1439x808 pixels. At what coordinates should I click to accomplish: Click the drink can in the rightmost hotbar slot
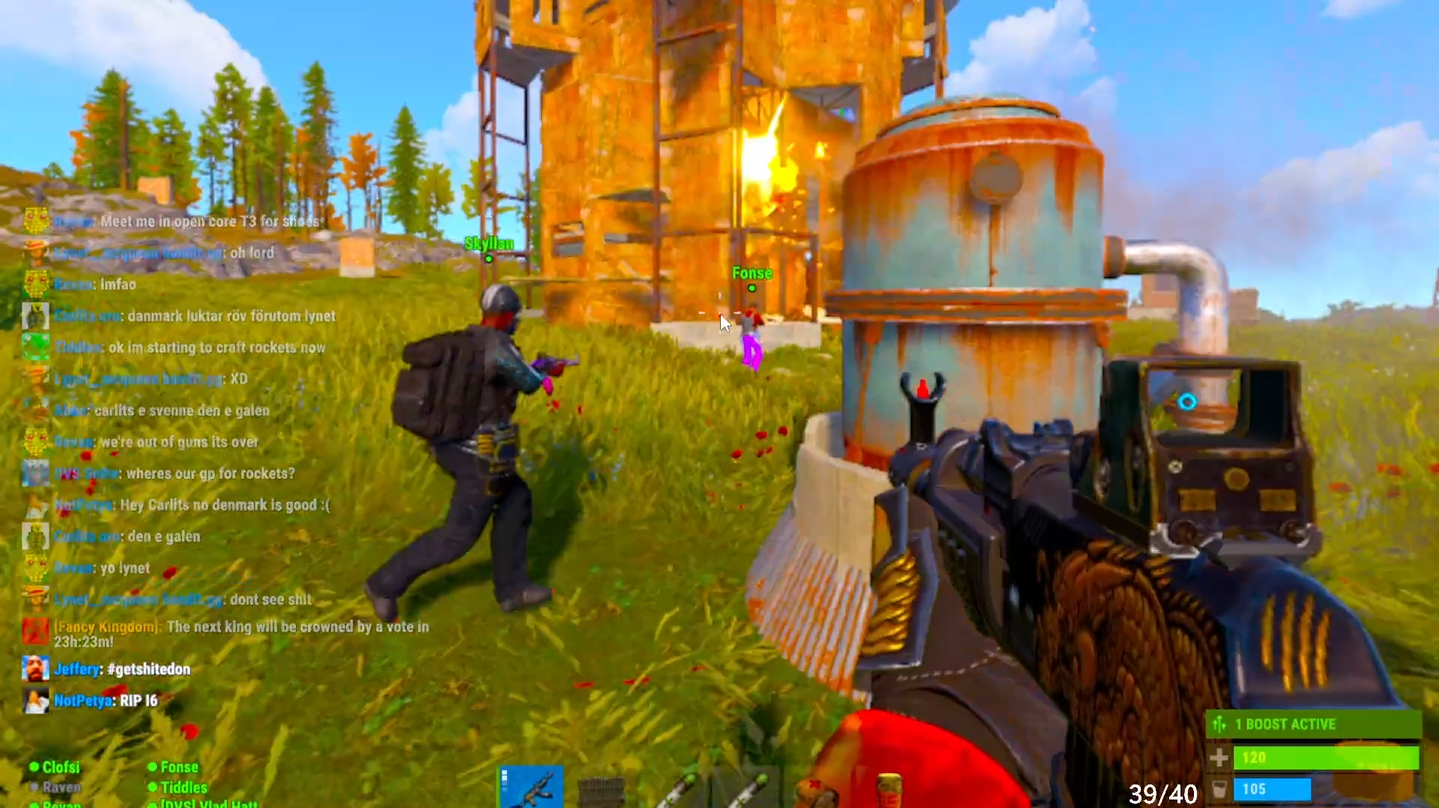(888, 790)
